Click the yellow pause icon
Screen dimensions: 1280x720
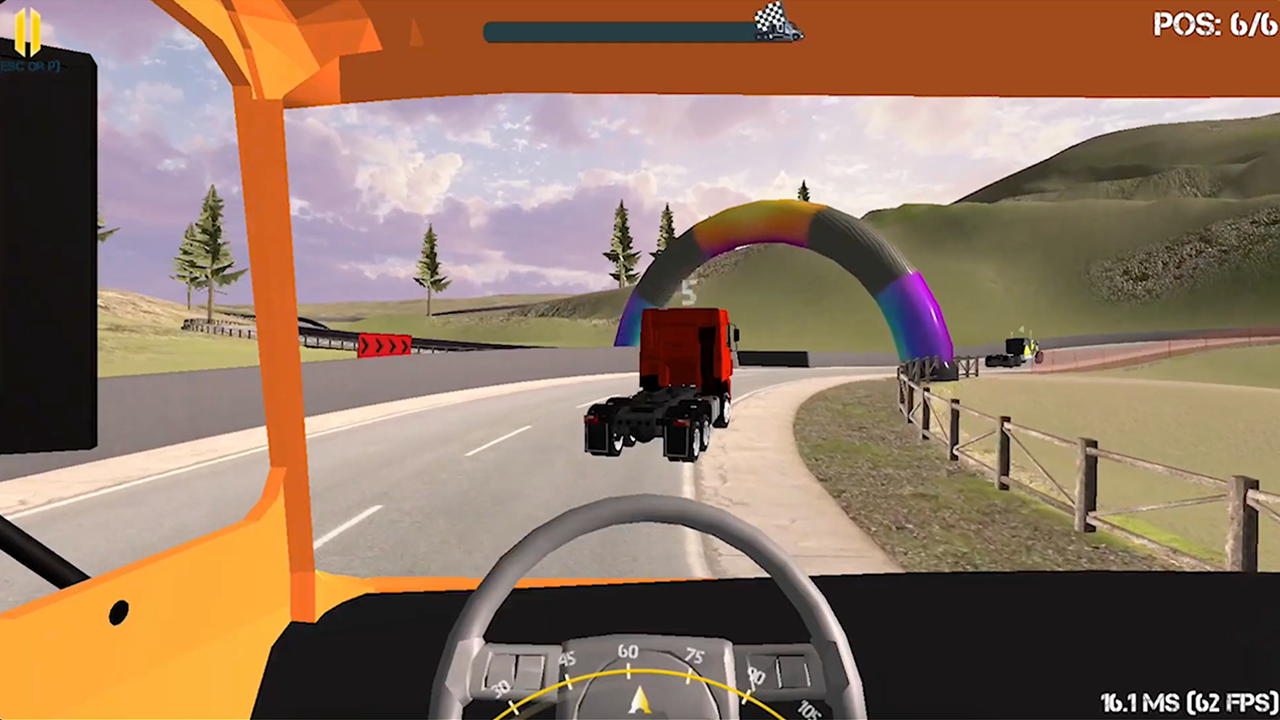pos(27,33)
